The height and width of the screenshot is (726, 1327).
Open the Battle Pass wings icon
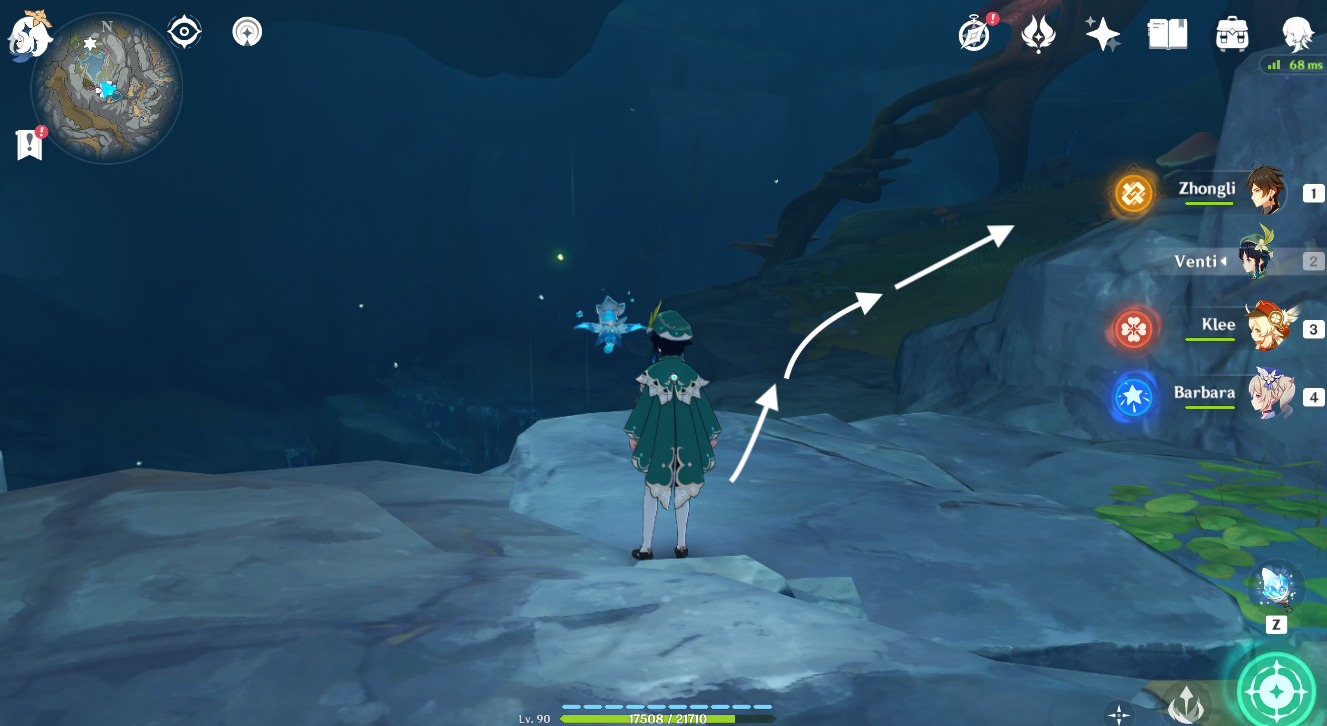pyautogui.click(x=1039, y=34)
